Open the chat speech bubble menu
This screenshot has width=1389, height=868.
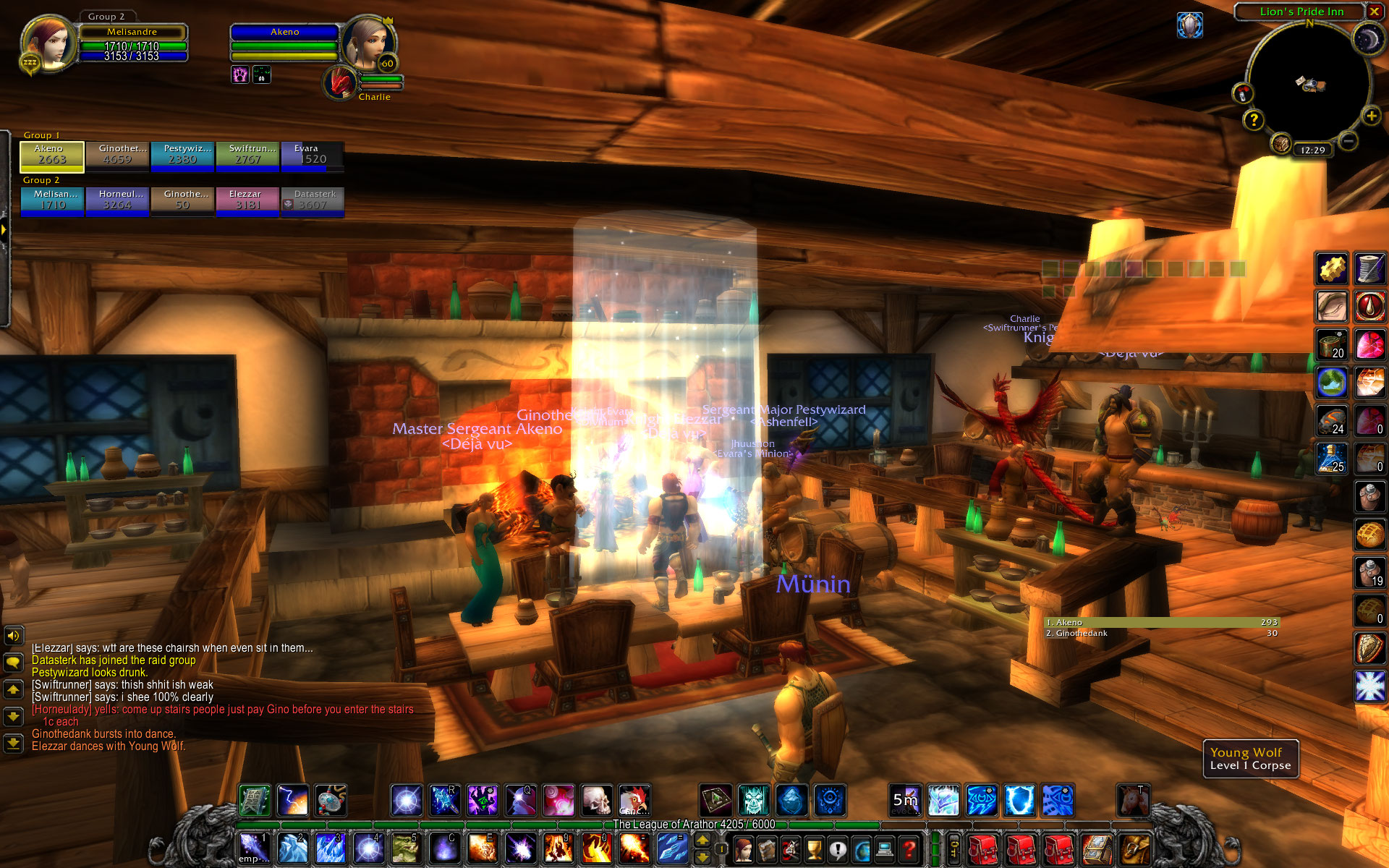point(13,662)
